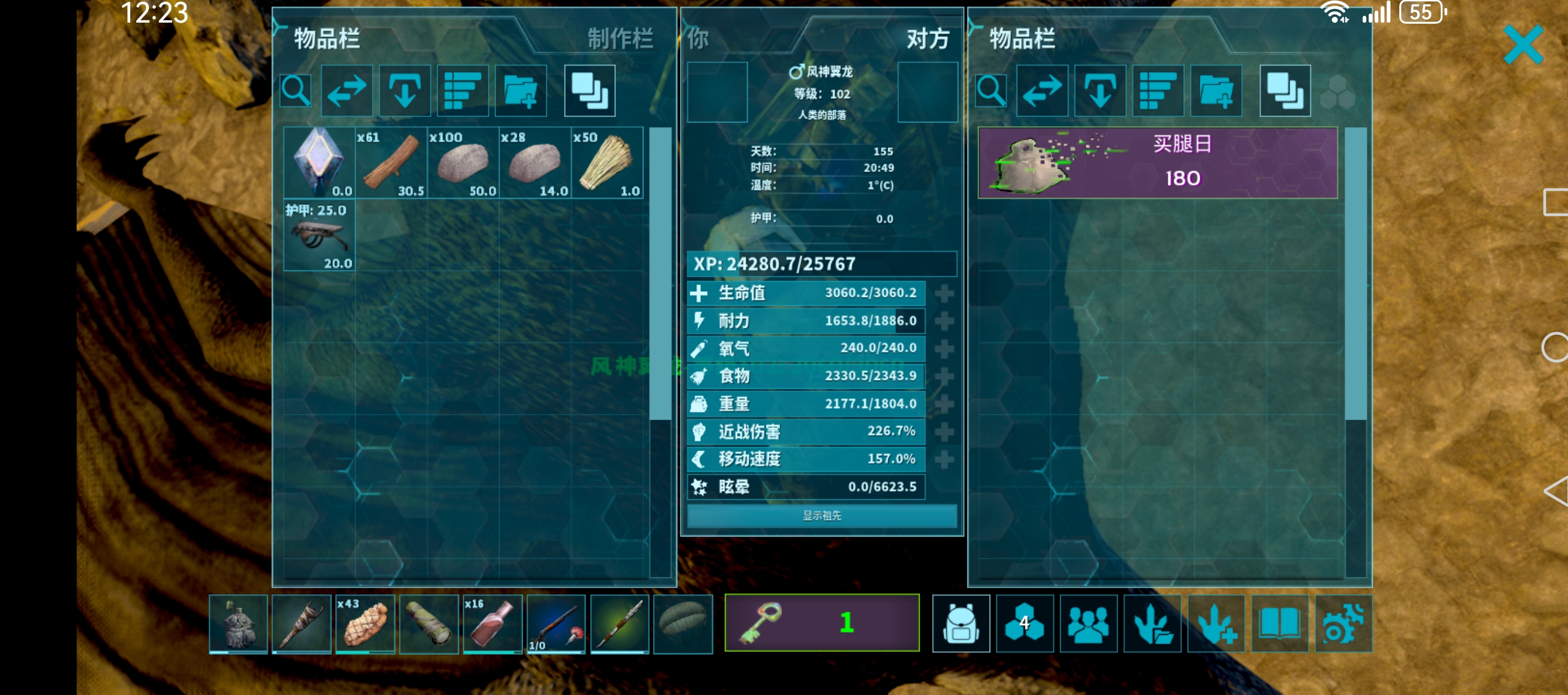Viewport: 1568px width, 695px height.
Task: Switch to the 制作栏 crafting tab
Action: 620,39
